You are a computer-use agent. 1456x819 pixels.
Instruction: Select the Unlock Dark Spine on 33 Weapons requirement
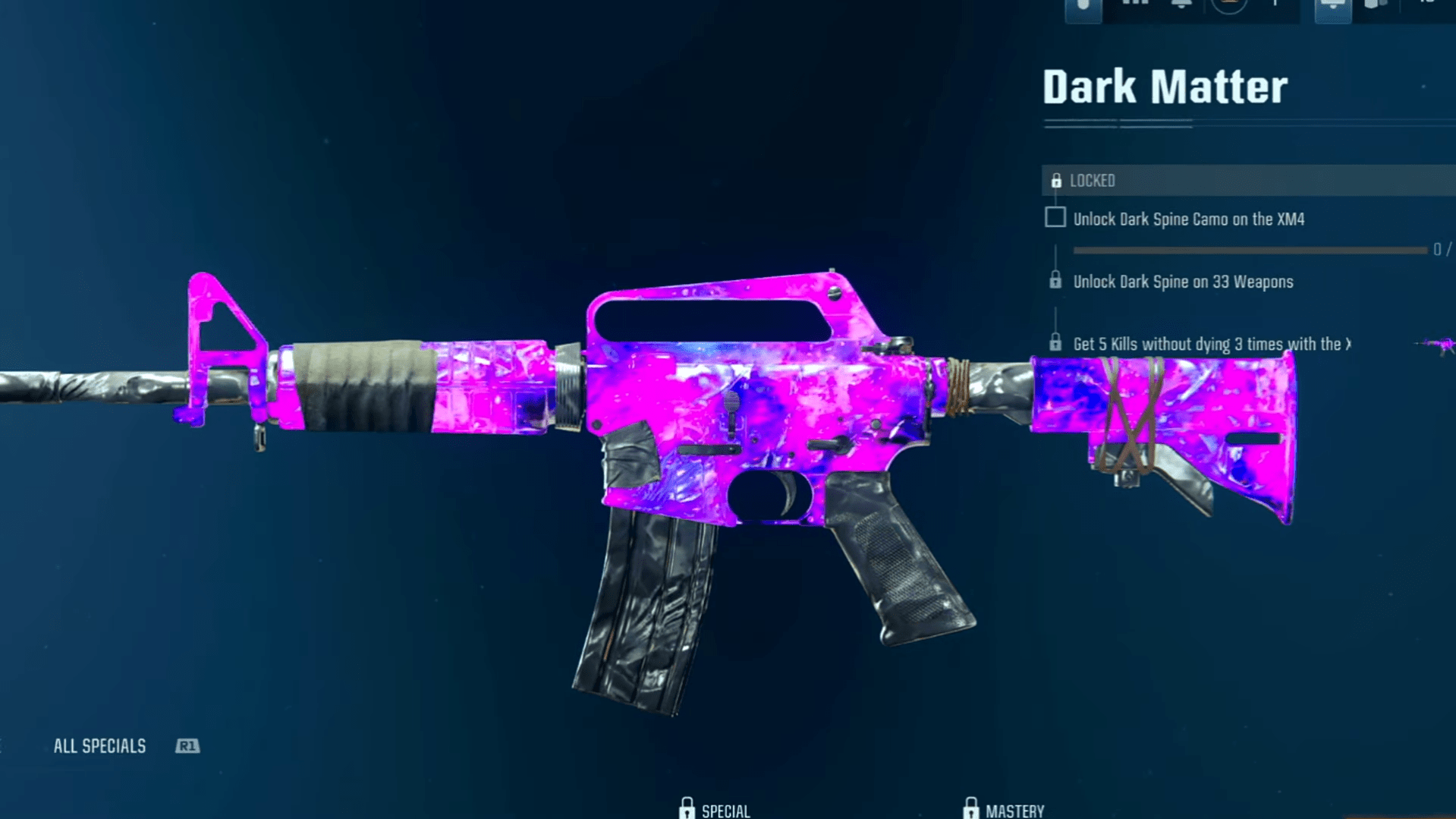(1182, 282)
